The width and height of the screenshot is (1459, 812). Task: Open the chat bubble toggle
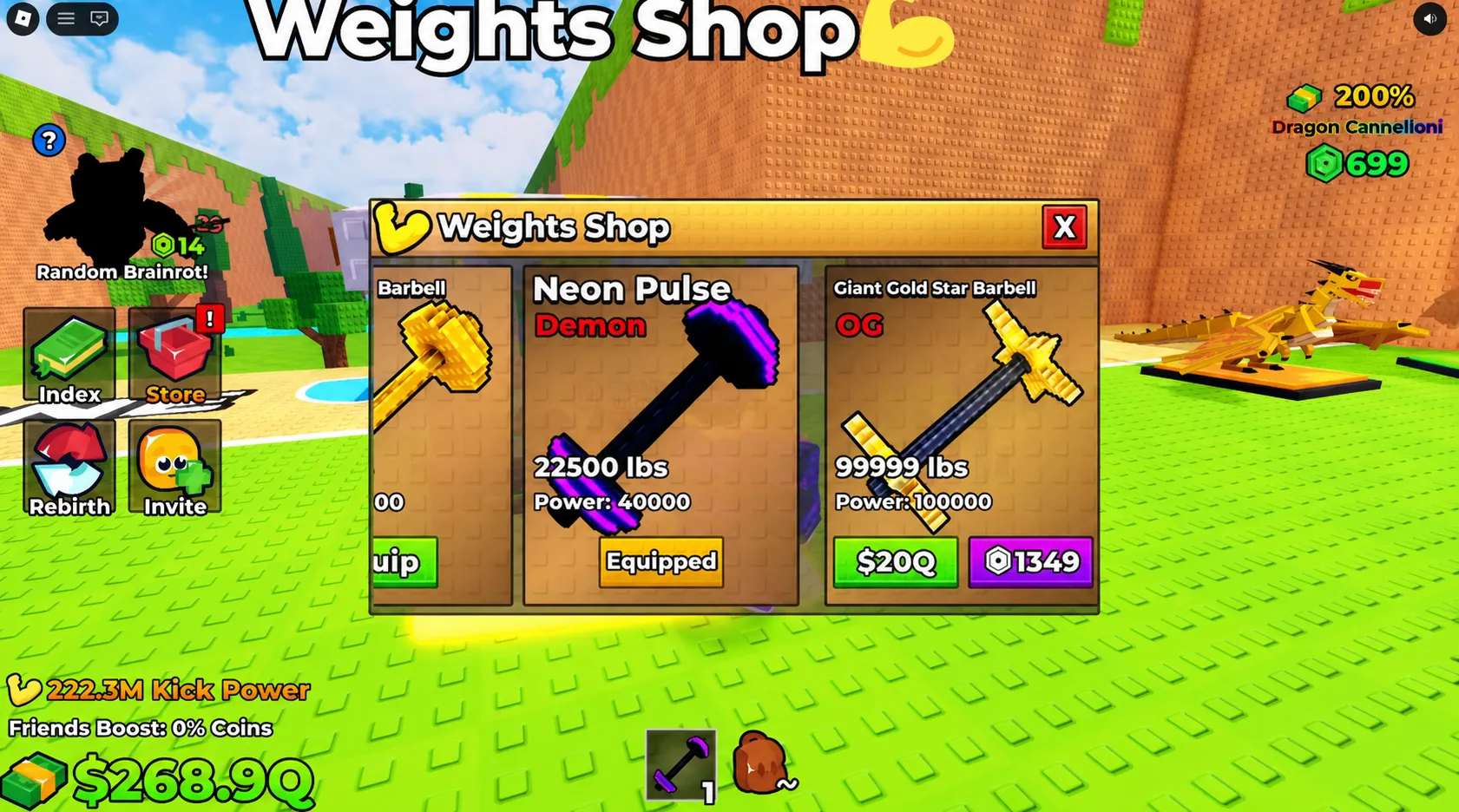point(98,19)
